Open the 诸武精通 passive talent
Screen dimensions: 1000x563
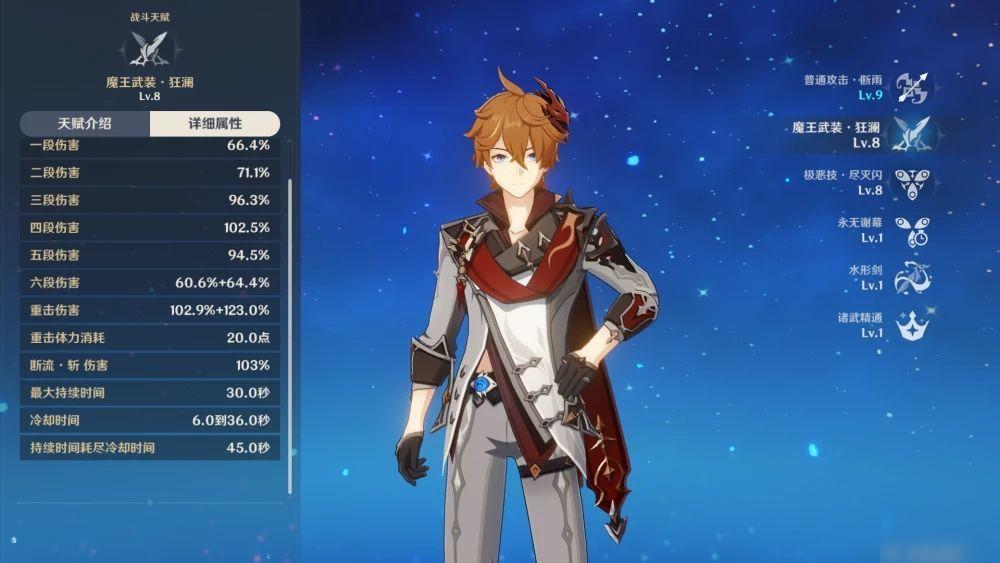(x=911, y=326)
